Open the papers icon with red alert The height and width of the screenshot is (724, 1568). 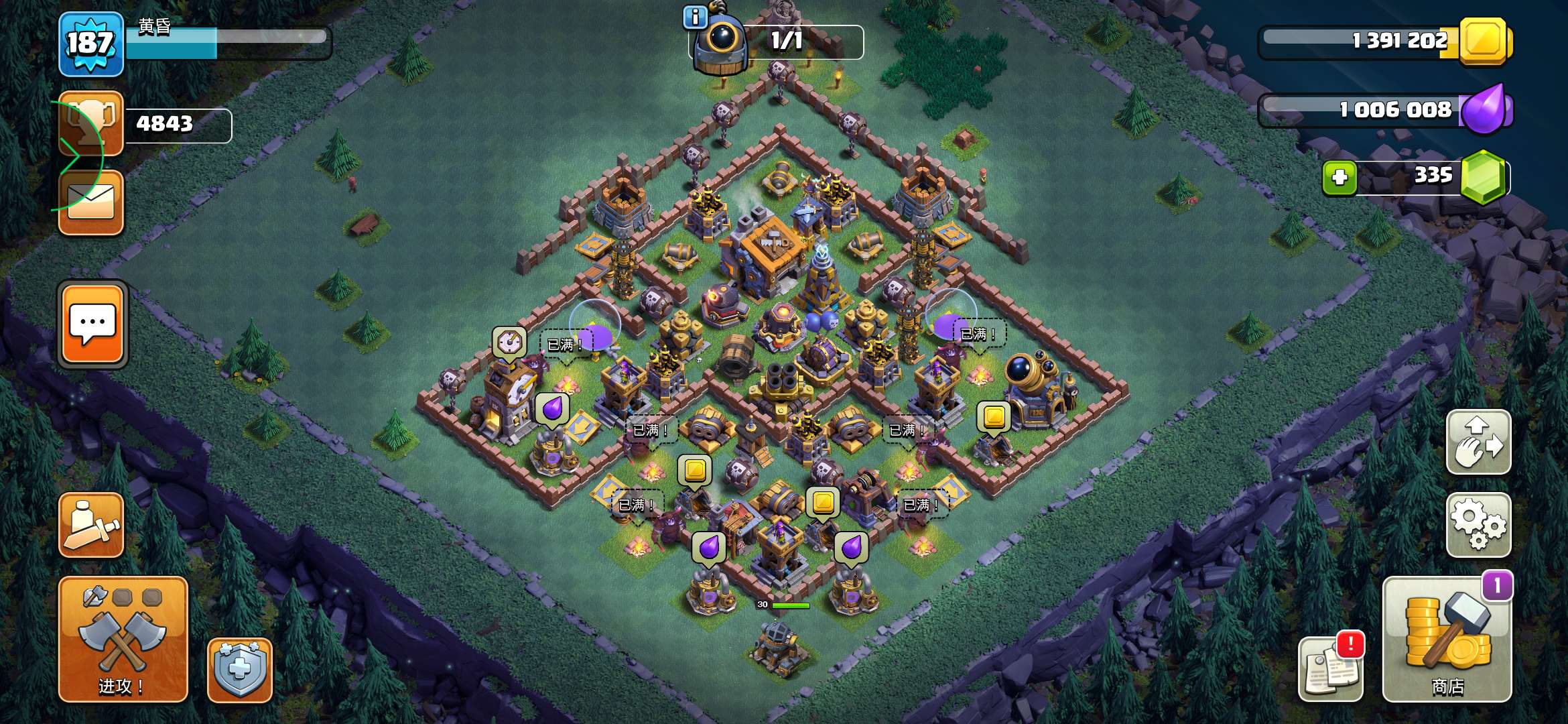(x=1331, y=668)
